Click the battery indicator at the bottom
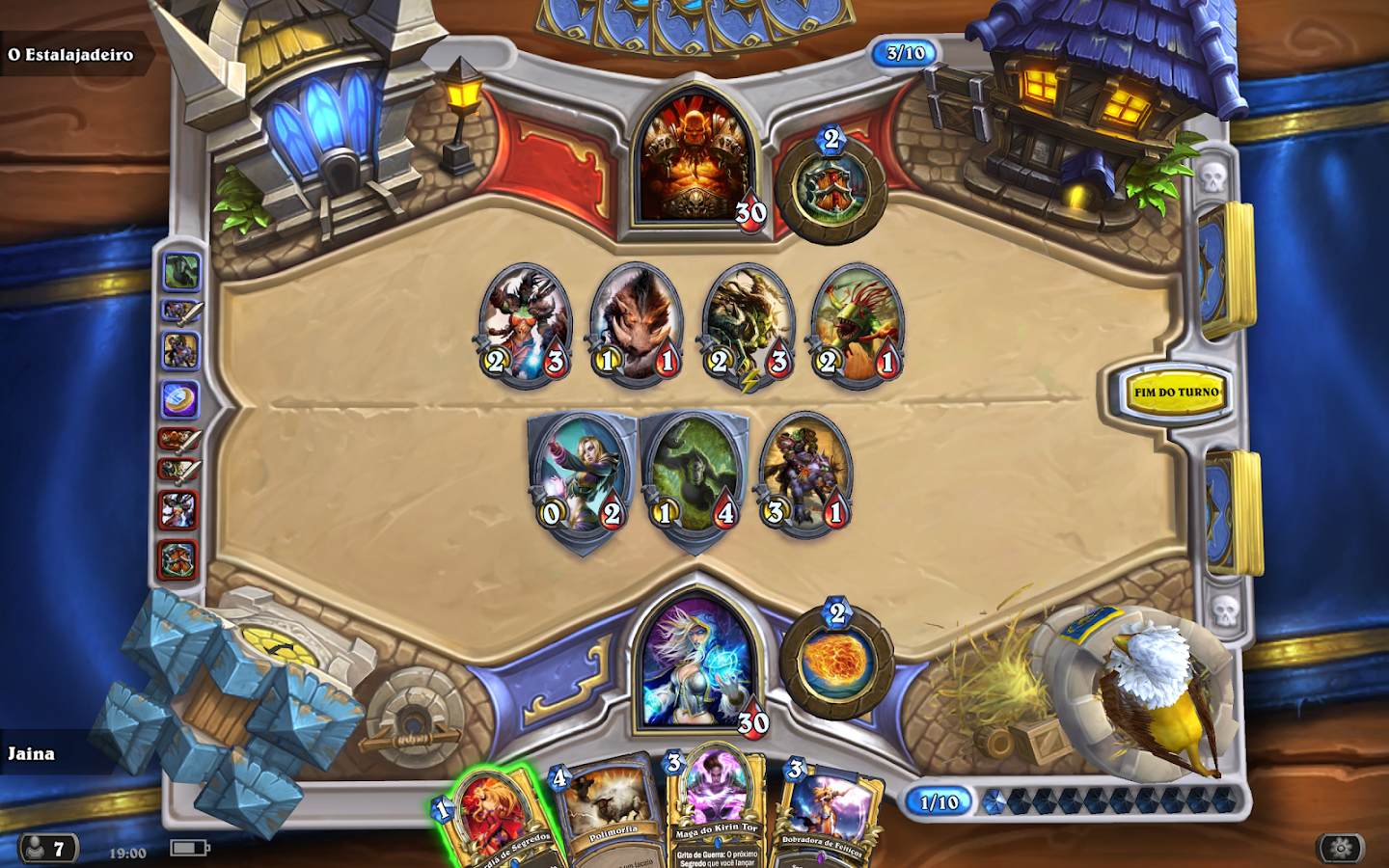The width and height of the screenshot is (1389, 868). (187, 848)
